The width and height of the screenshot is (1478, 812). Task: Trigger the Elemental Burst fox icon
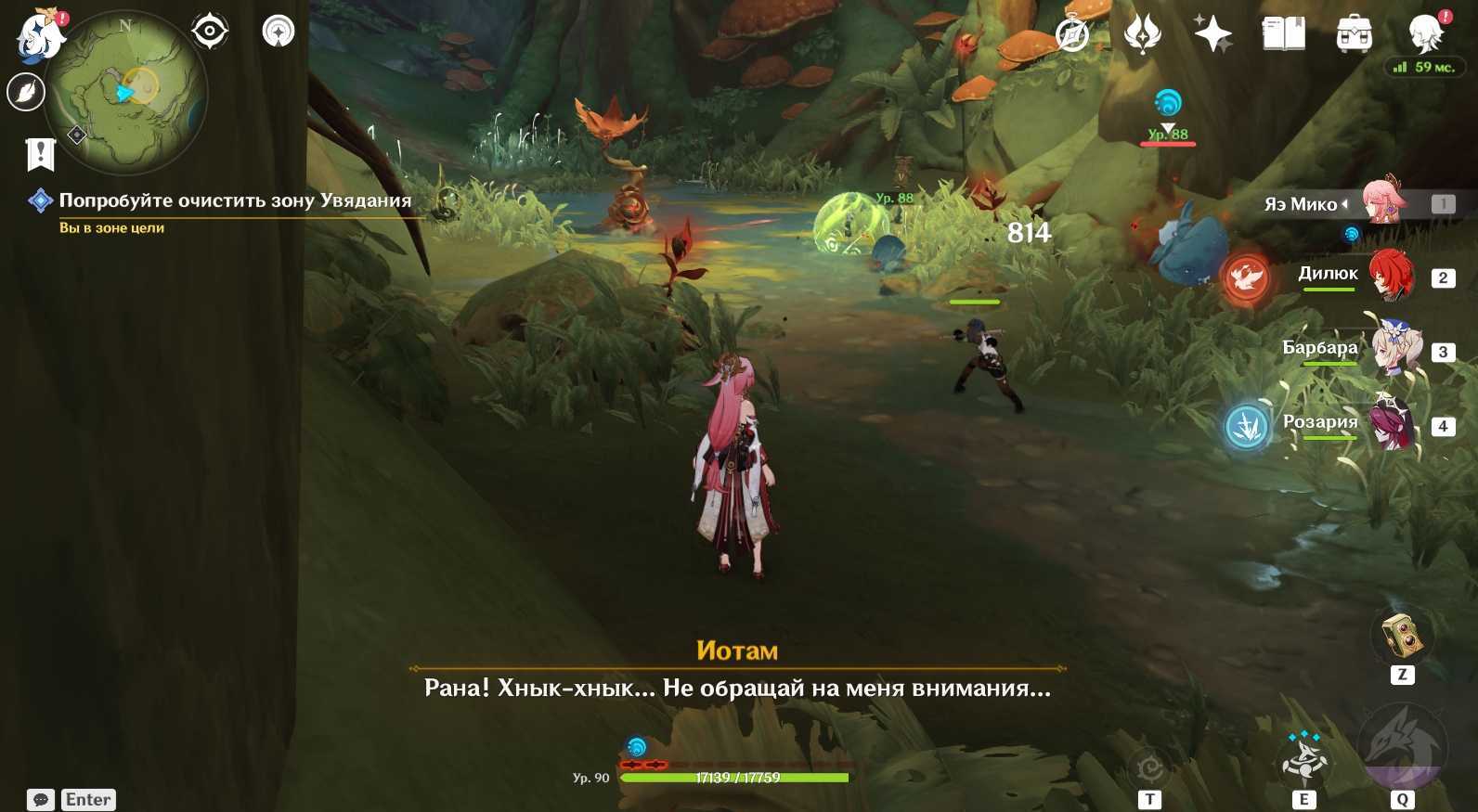[x=1401, y=748]
